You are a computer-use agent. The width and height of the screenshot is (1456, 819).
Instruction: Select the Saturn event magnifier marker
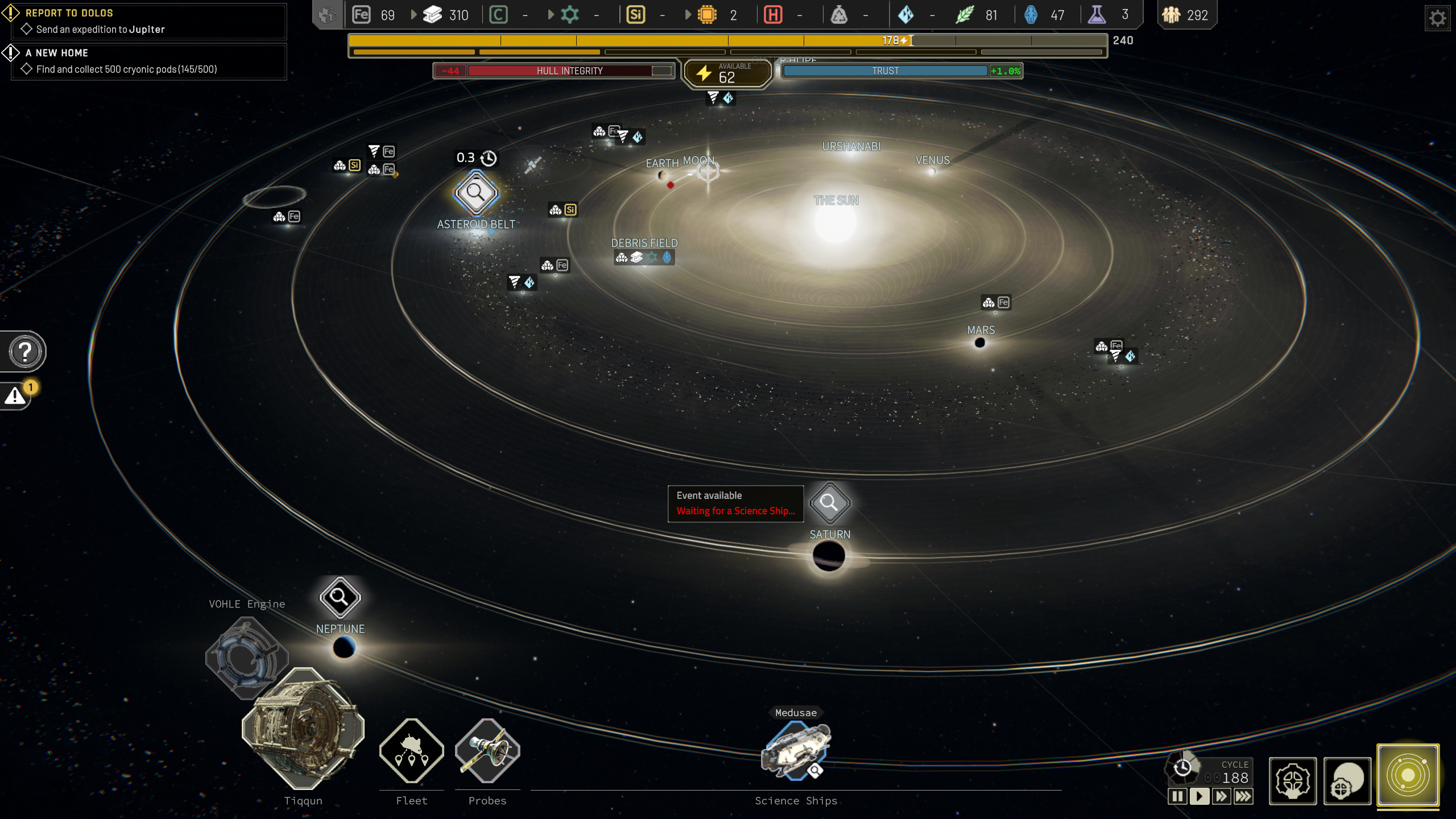pyautogui.click(x=829, y=503)
